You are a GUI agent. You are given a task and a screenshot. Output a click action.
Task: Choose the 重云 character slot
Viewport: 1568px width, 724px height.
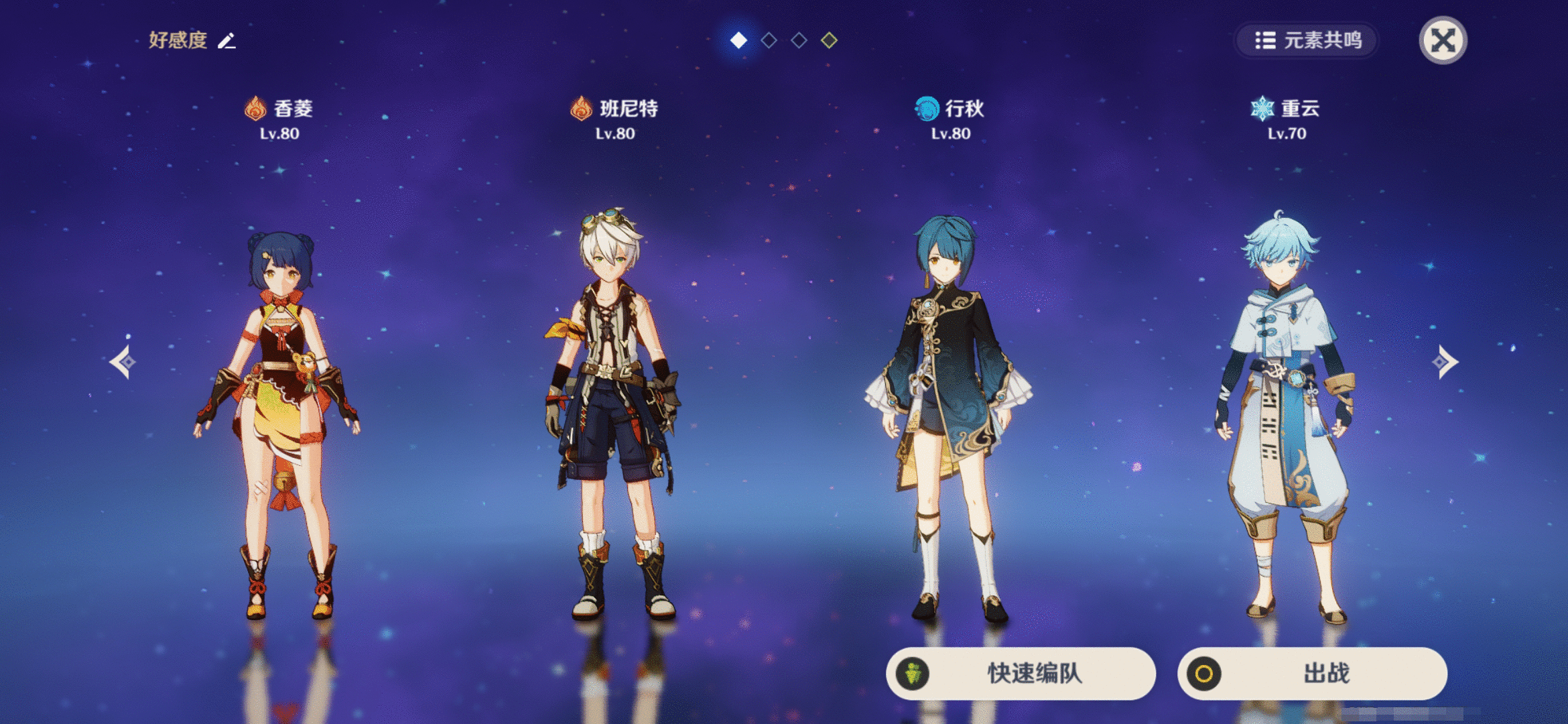(x=1285, y=416)
